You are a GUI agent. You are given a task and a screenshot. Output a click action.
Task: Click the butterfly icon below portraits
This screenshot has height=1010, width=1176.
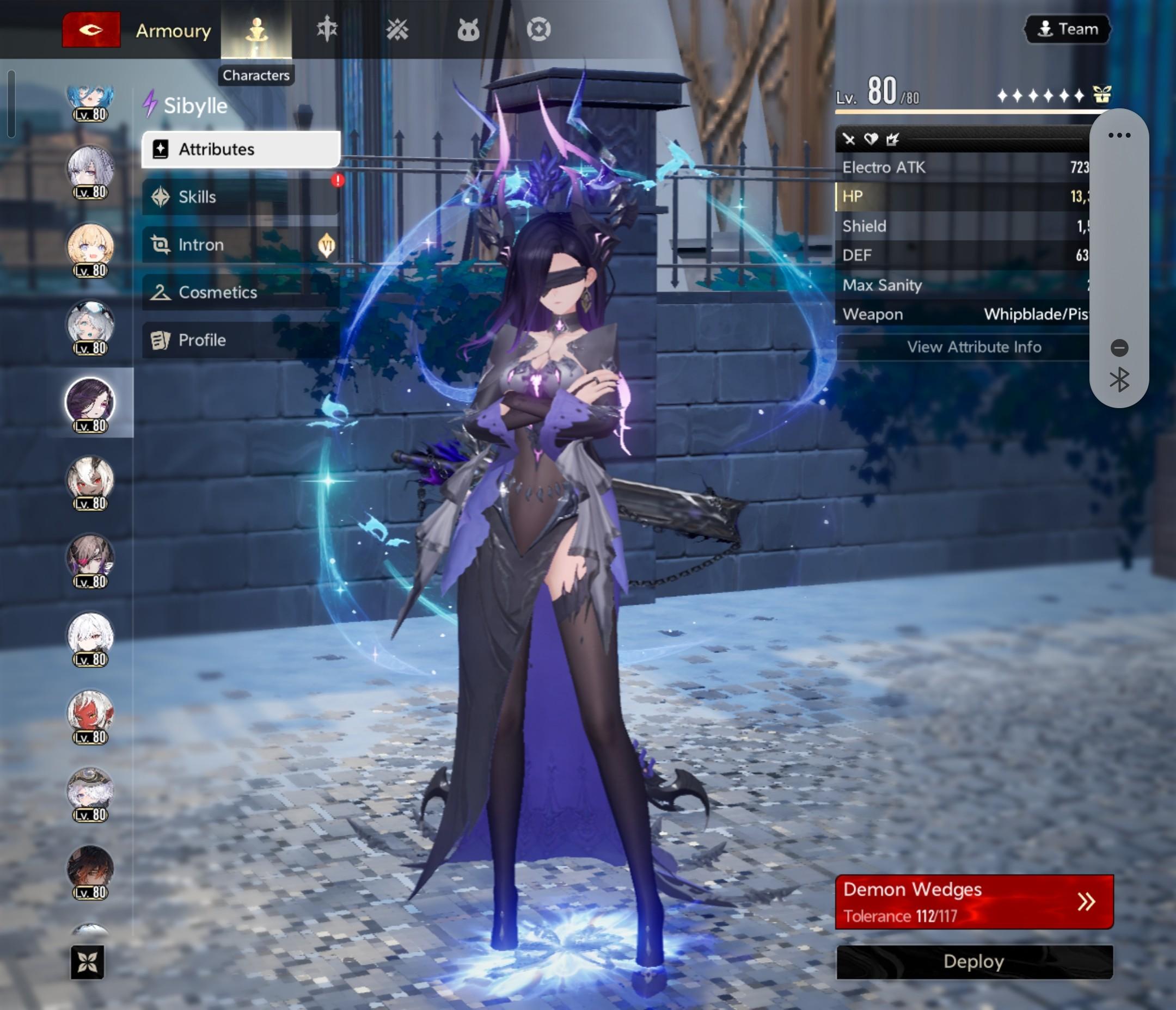88,962
